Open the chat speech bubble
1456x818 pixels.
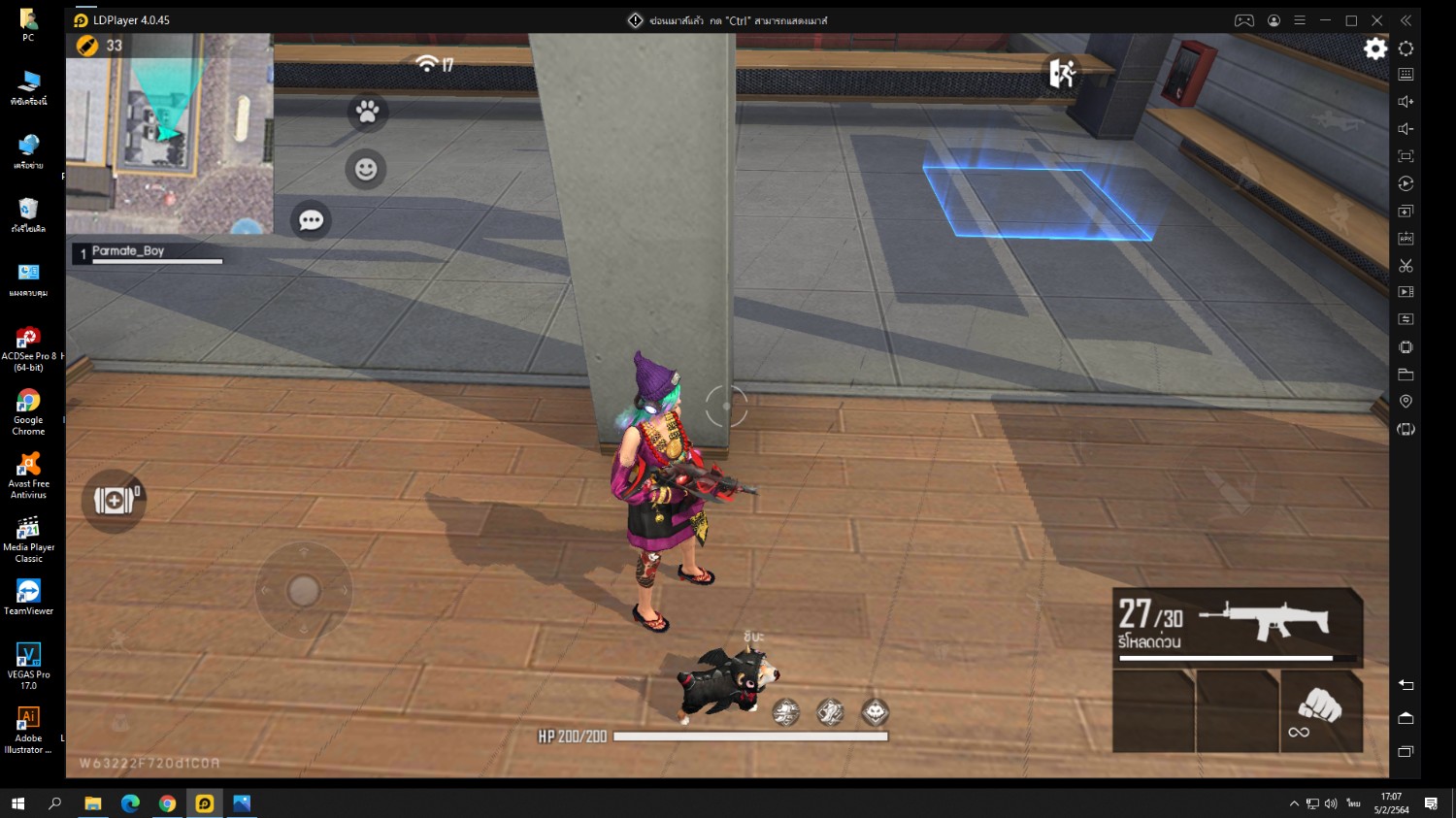(x=312, y=220)
